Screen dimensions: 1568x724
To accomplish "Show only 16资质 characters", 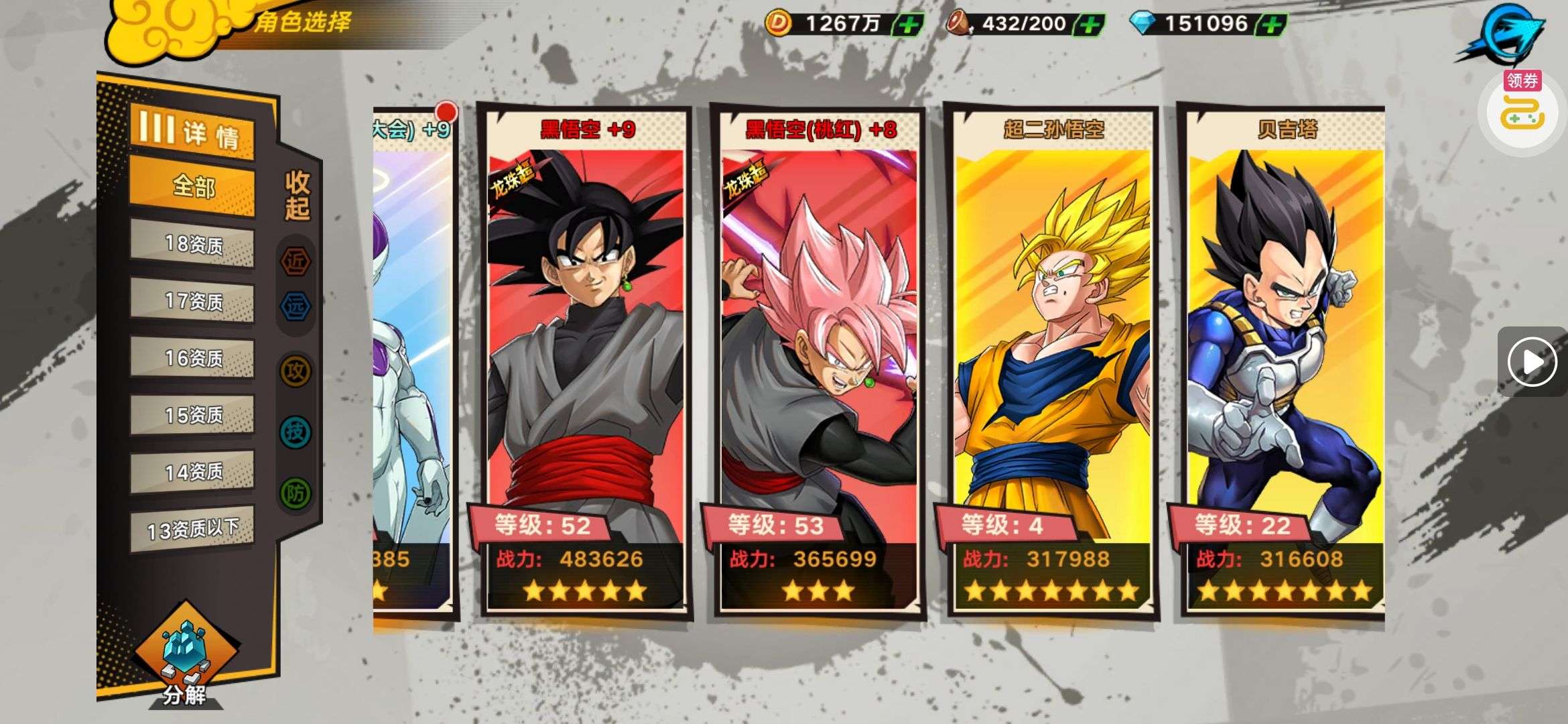I will [x=192, y=358].
